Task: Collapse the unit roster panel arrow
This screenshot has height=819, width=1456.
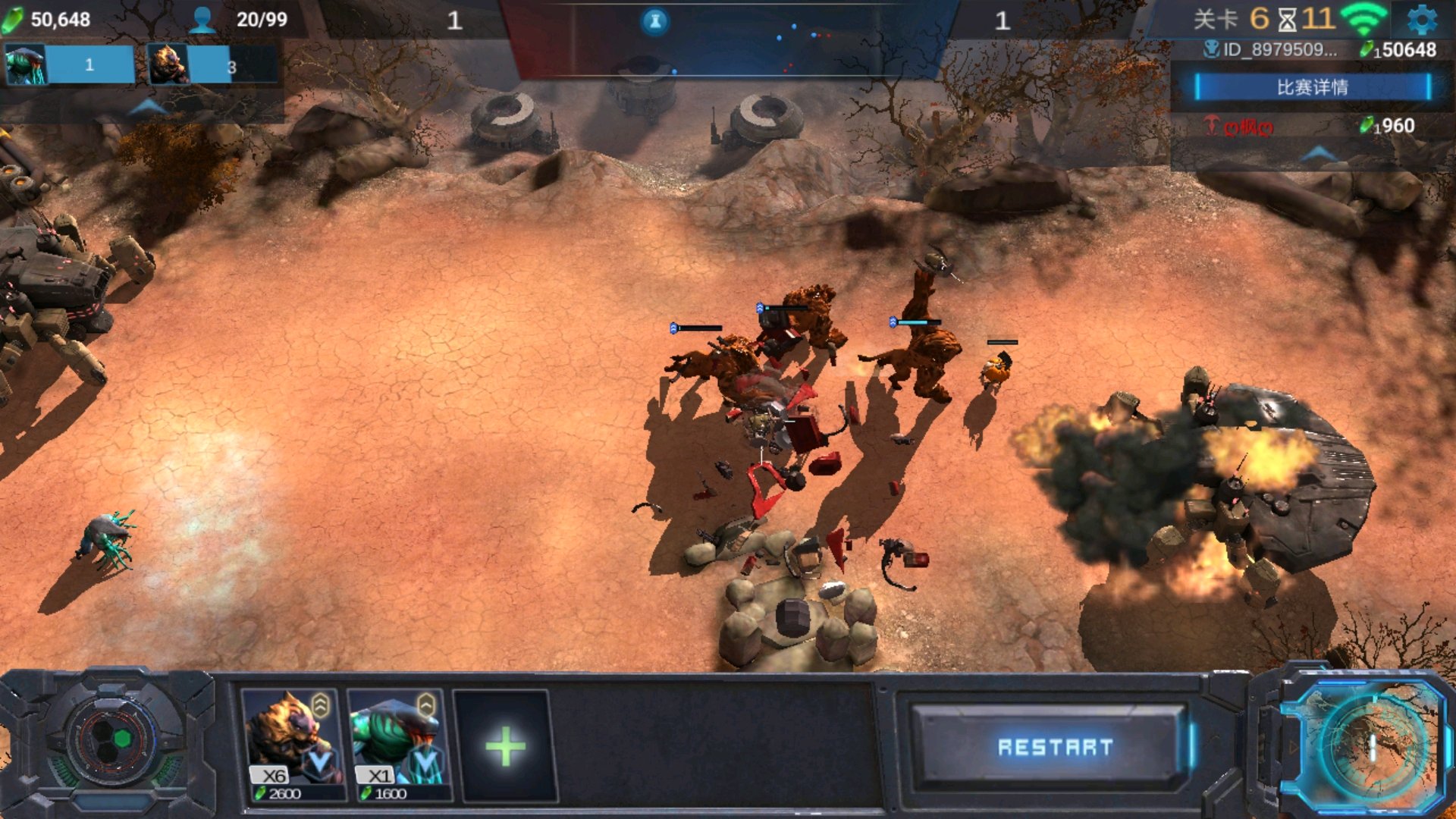Action: (x=146, y=108)
